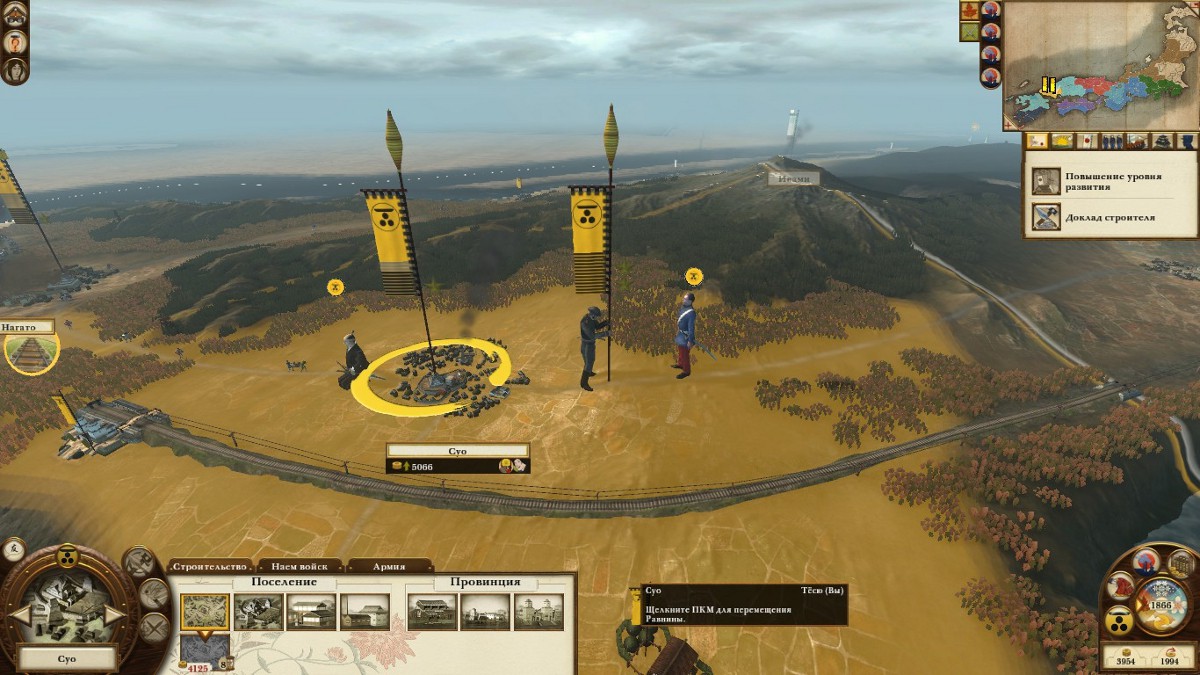Pick the first Провинция building thumbnail
This screenshot has width=1200, height=675.
[432, 612]
